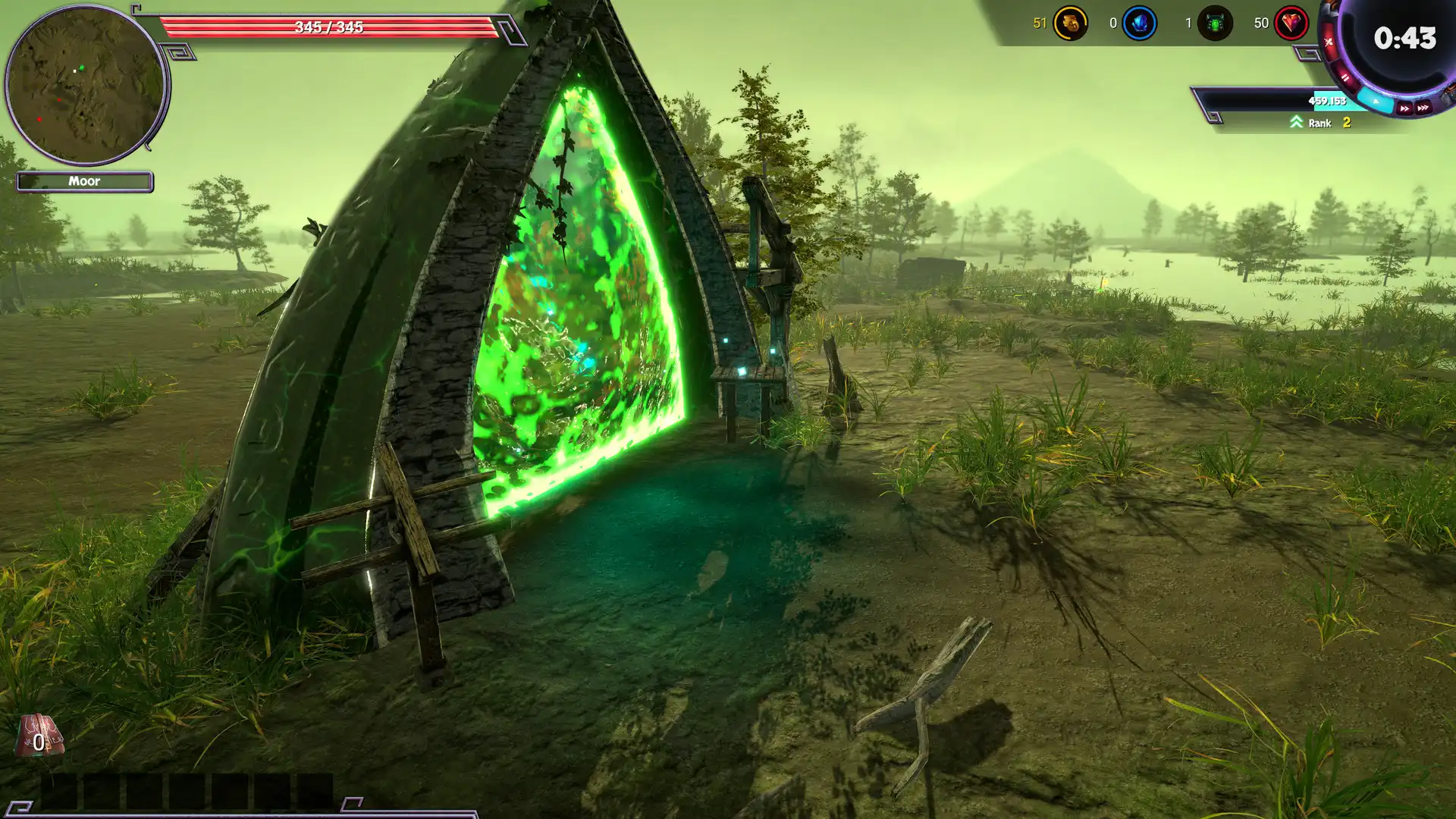The width and height of the screenshot is (1456, 819).
Task: Select the rune tablet item showing zero count
Action: click(x=39, y=734)
